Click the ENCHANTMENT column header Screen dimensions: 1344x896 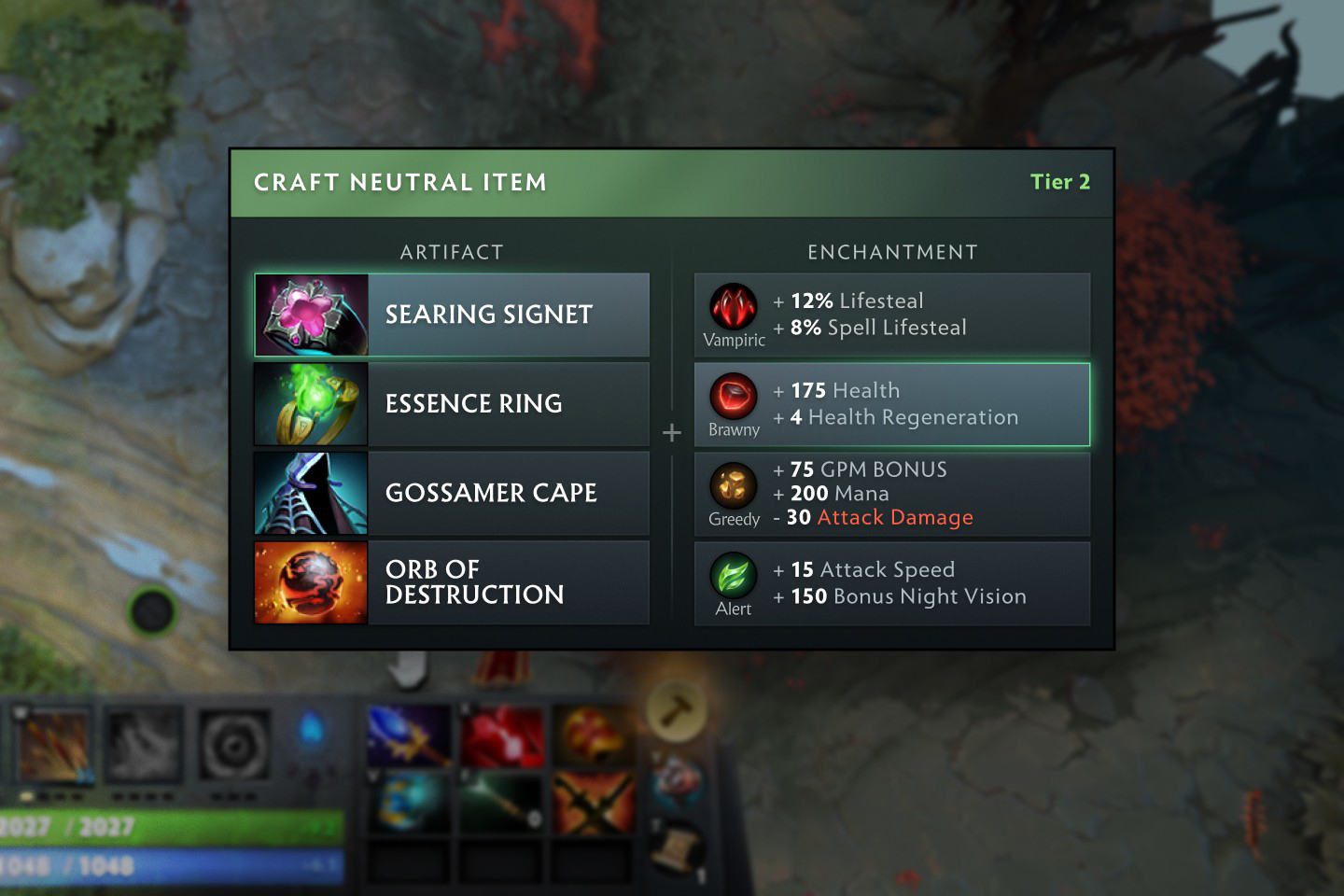coord(892,251)
